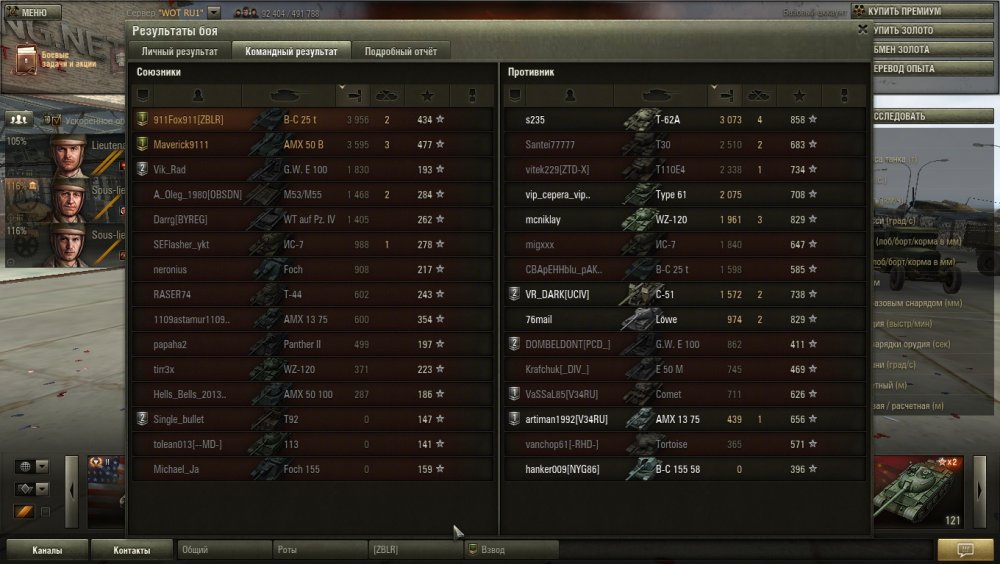The image size is (1000, 564).
Task: Open the Подробный отчёт tab
Action: [400, 51]
